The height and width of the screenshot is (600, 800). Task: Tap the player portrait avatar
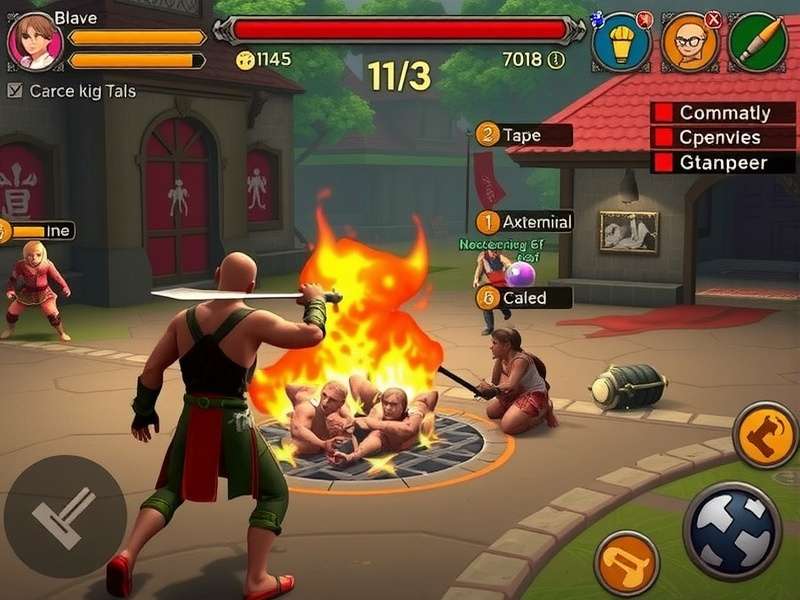(x=35, y=42)
